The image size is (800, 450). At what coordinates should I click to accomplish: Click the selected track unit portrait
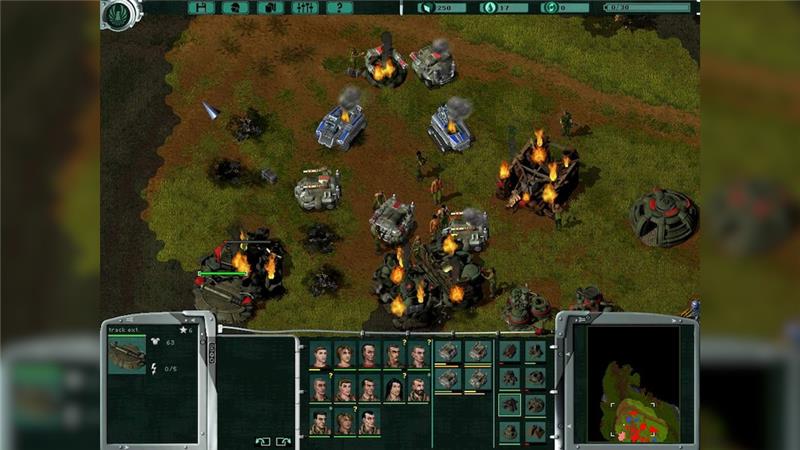pos(126,356)
